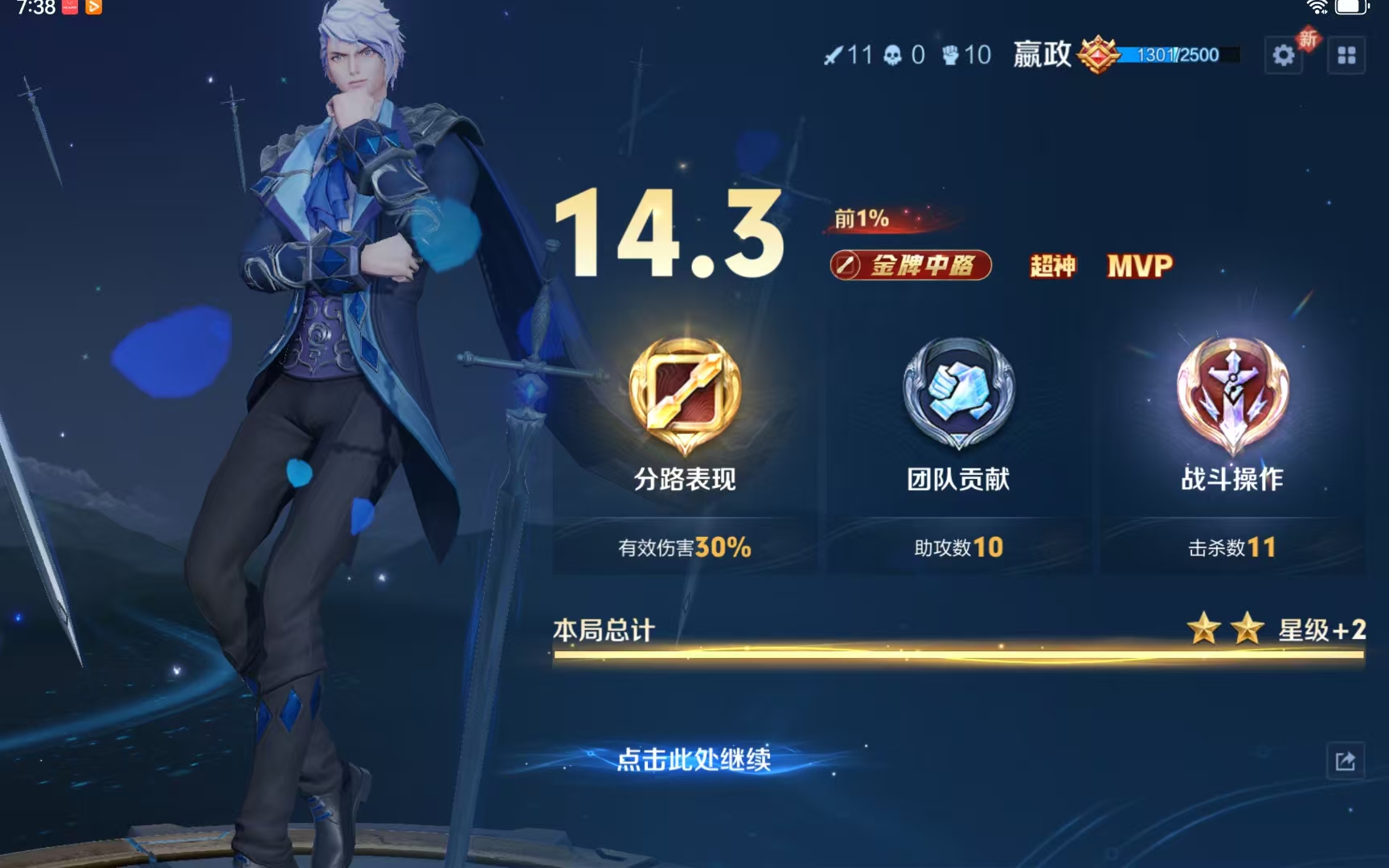
Task: Open the gear settings button
Action: tap(1284, 55)
